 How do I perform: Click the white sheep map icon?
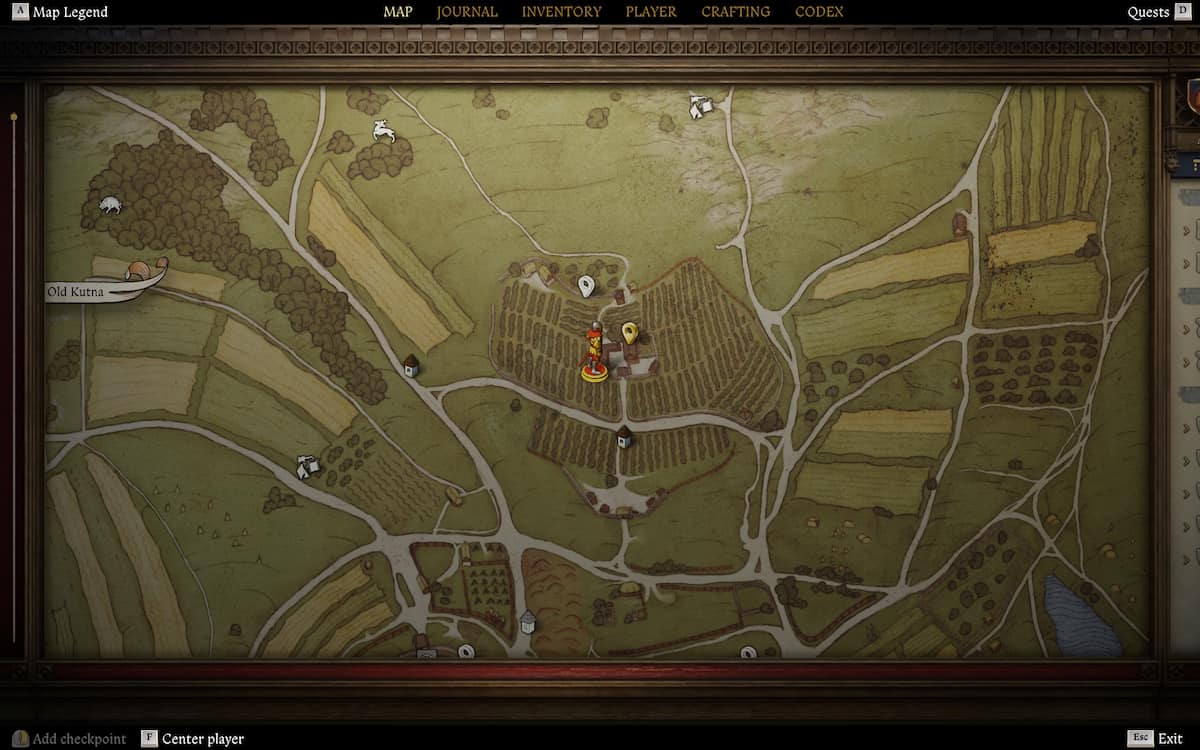tap(383, 131)
